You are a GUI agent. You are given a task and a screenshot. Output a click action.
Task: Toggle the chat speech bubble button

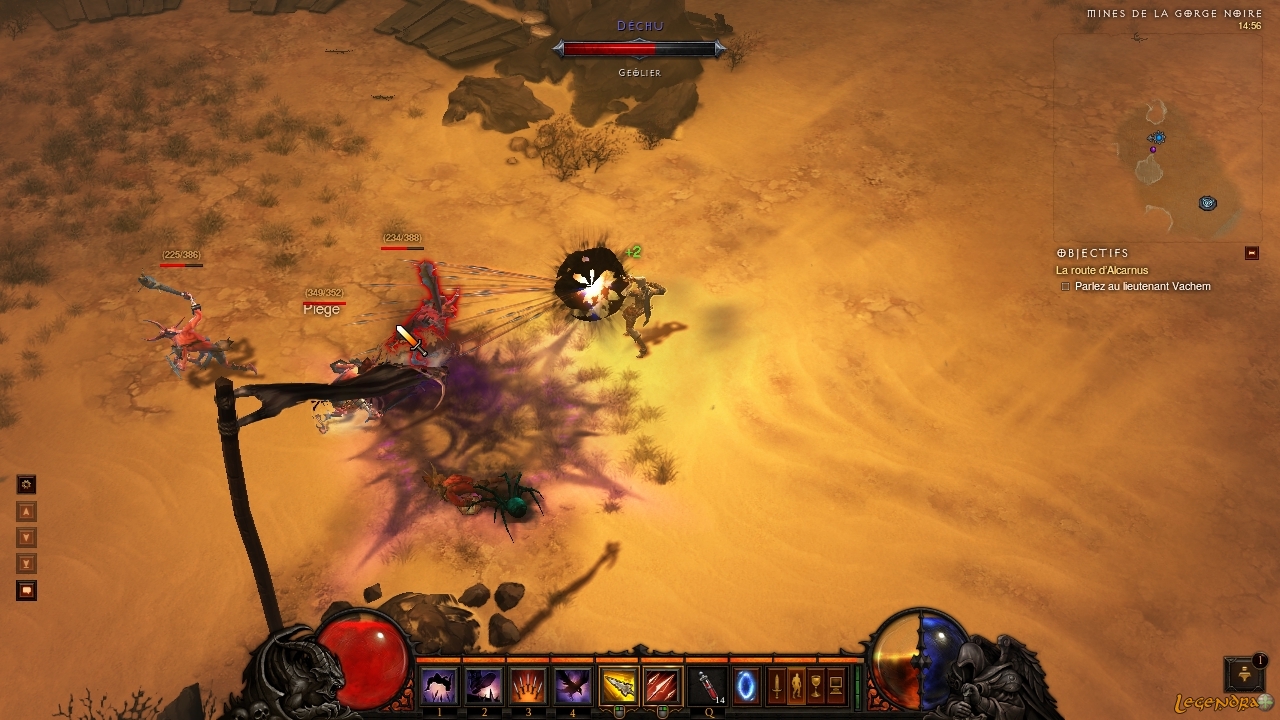pyautogui.click(x=27, y=591)
